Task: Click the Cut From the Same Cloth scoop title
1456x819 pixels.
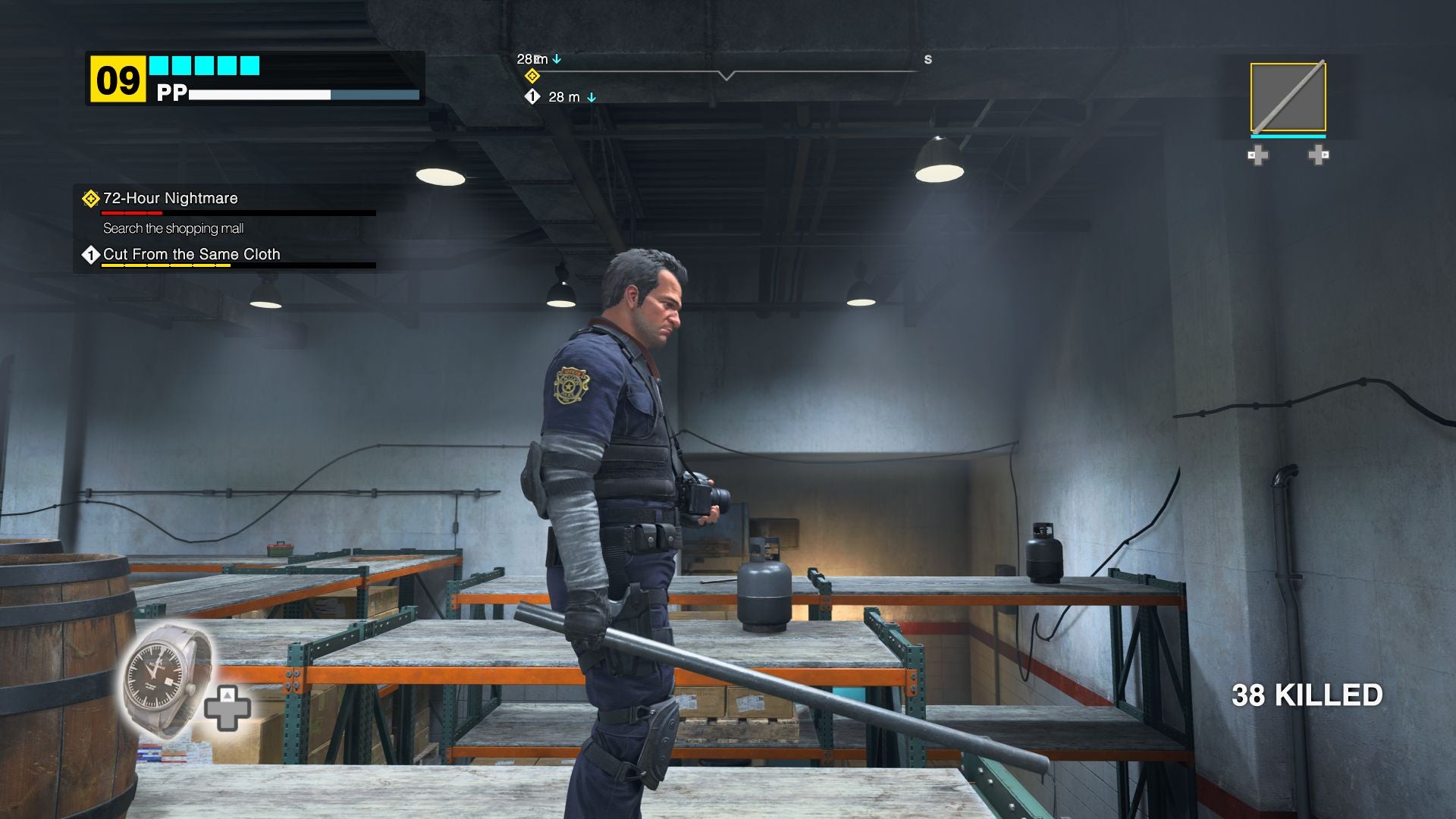Action: coord(191,254)
